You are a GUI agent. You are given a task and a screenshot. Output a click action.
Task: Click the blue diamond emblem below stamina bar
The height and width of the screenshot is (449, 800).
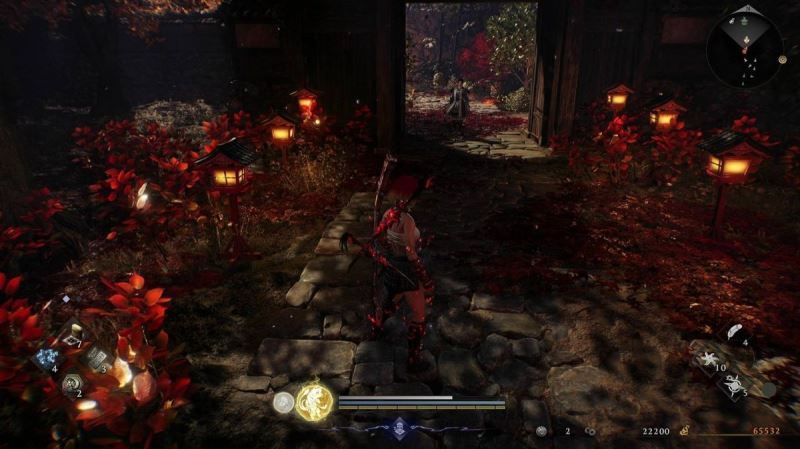399,427
